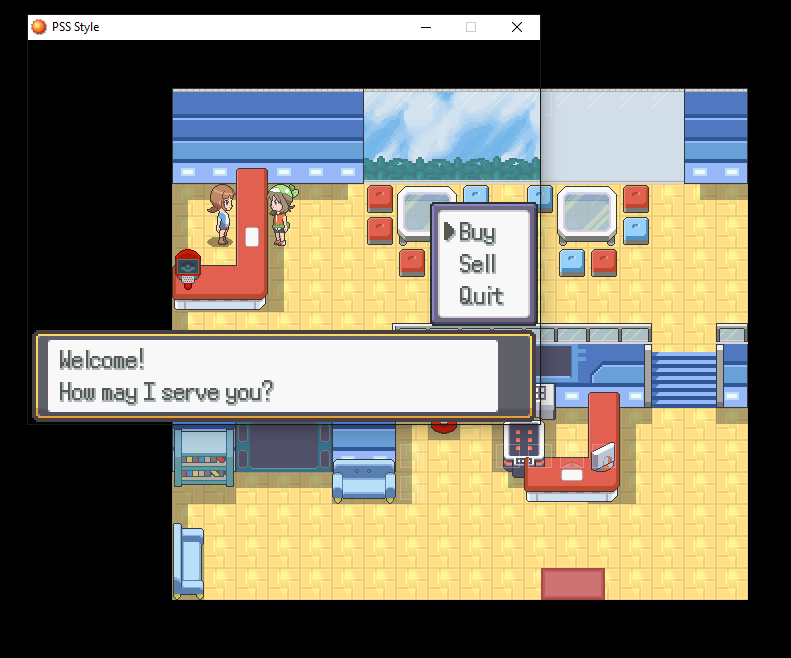The image size is (791, 658).
Task: Quit the shop menu
Action: coord(480,296)
